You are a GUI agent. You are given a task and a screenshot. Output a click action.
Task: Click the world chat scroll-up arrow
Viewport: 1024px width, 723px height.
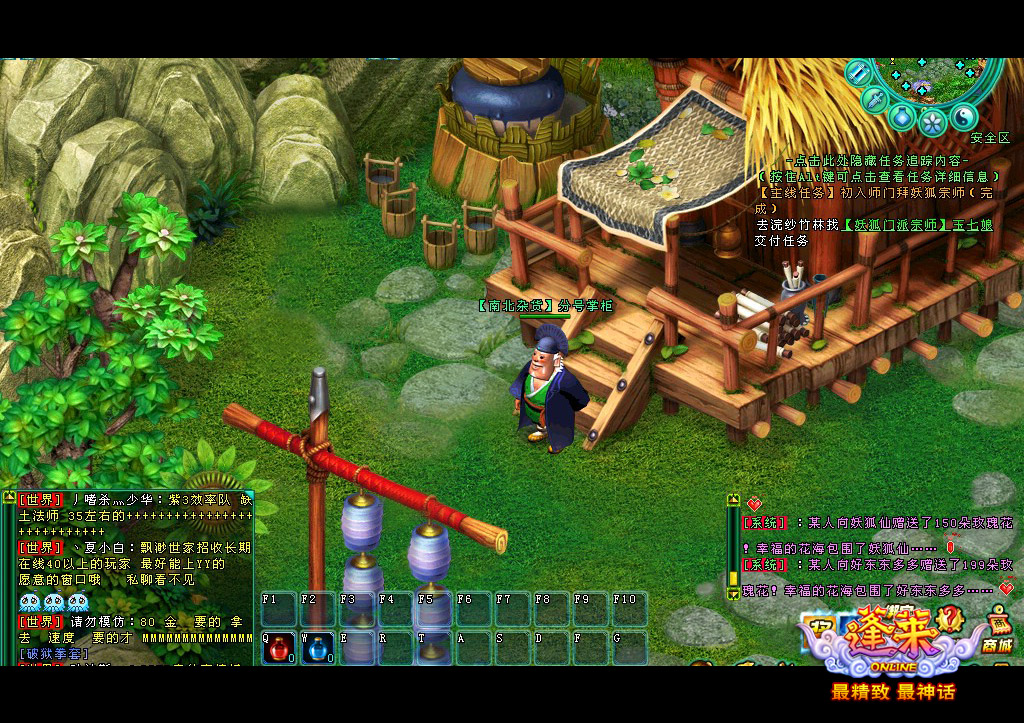(x=9, y=498)
